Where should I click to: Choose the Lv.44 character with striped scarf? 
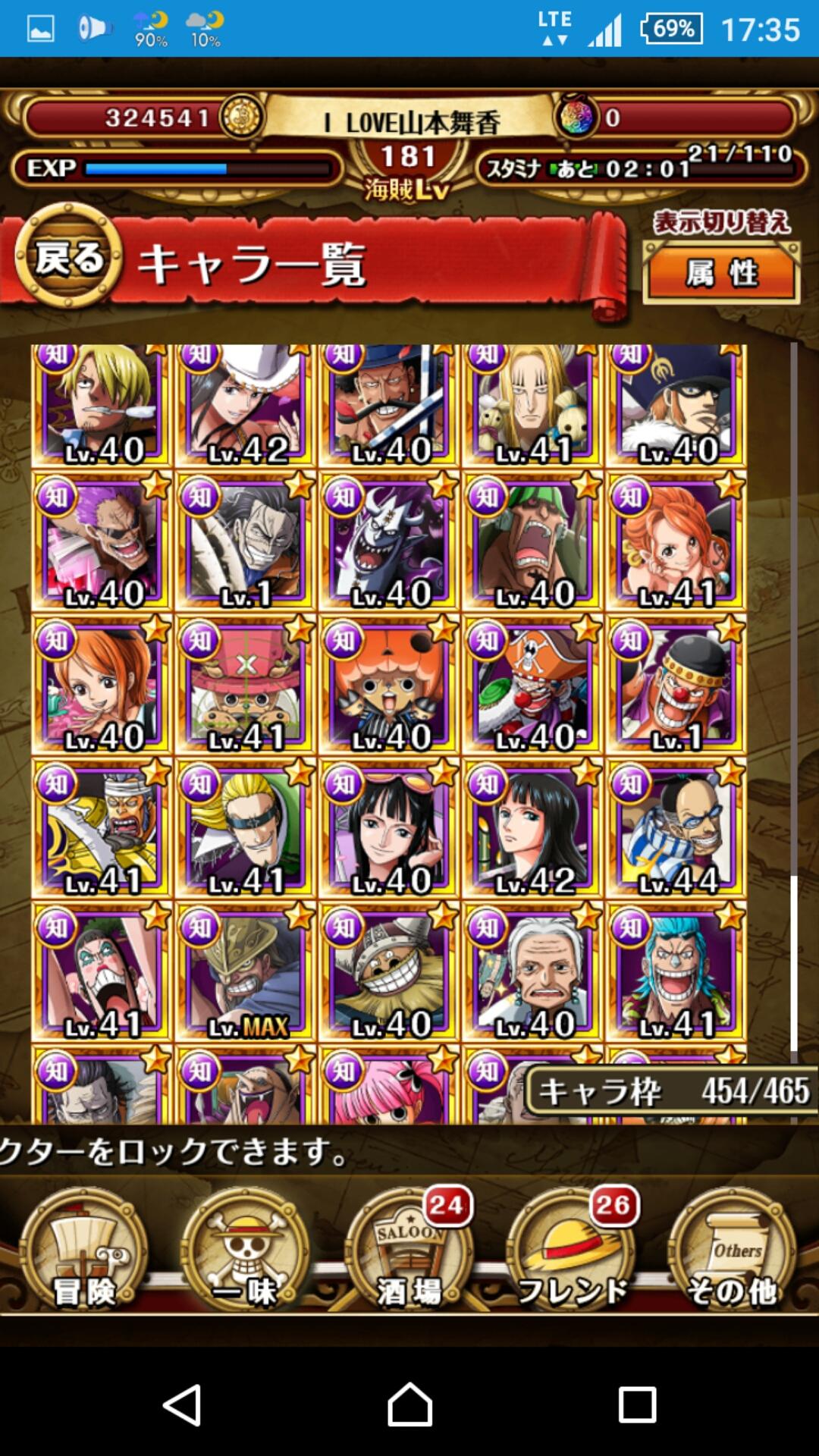click(676, 829)
